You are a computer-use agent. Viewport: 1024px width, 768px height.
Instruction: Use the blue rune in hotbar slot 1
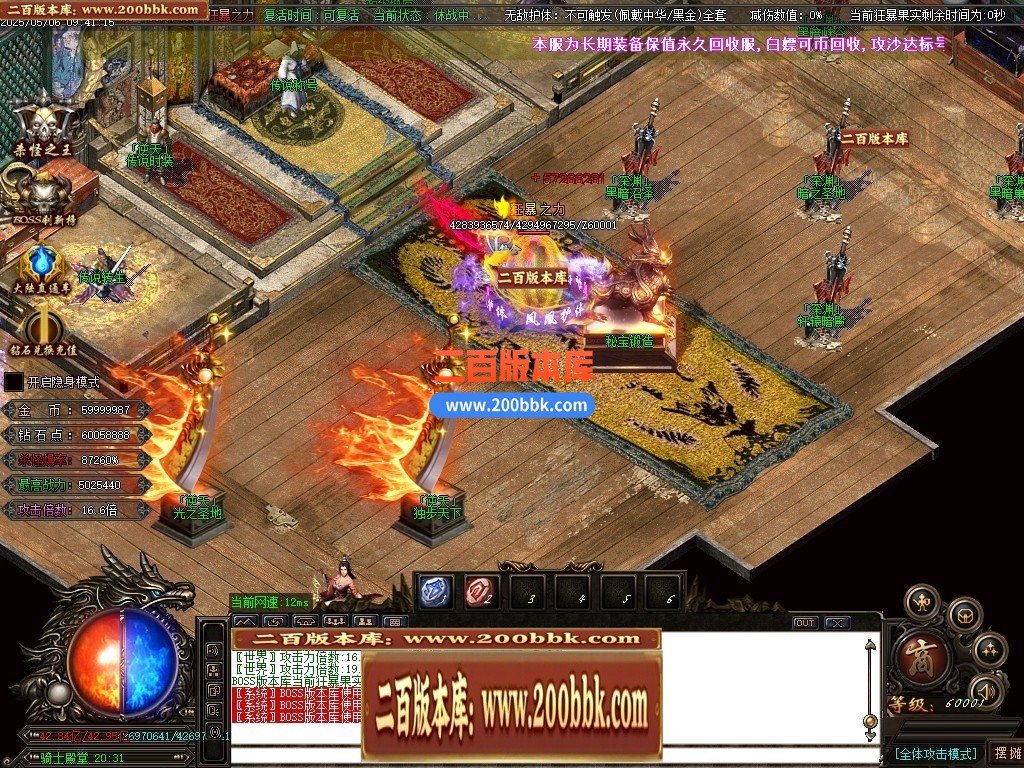point(435,592)
